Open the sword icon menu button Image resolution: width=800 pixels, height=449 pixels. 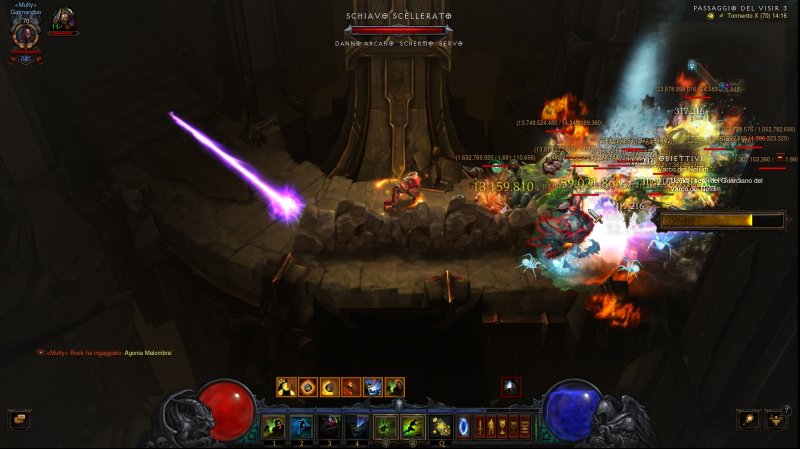tap(480, 427)
